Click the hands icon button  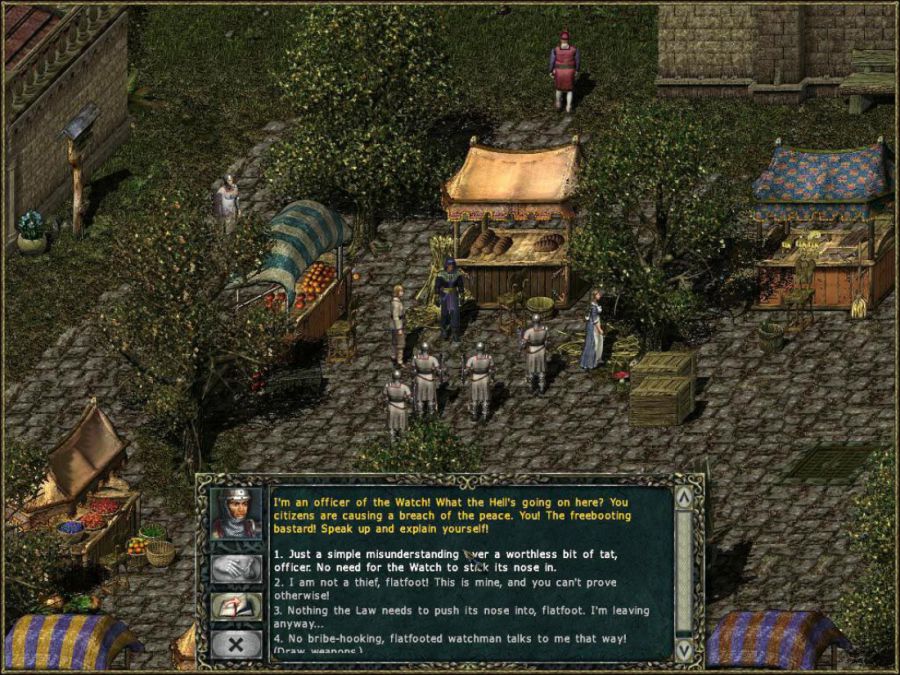(x=236, y=568)
